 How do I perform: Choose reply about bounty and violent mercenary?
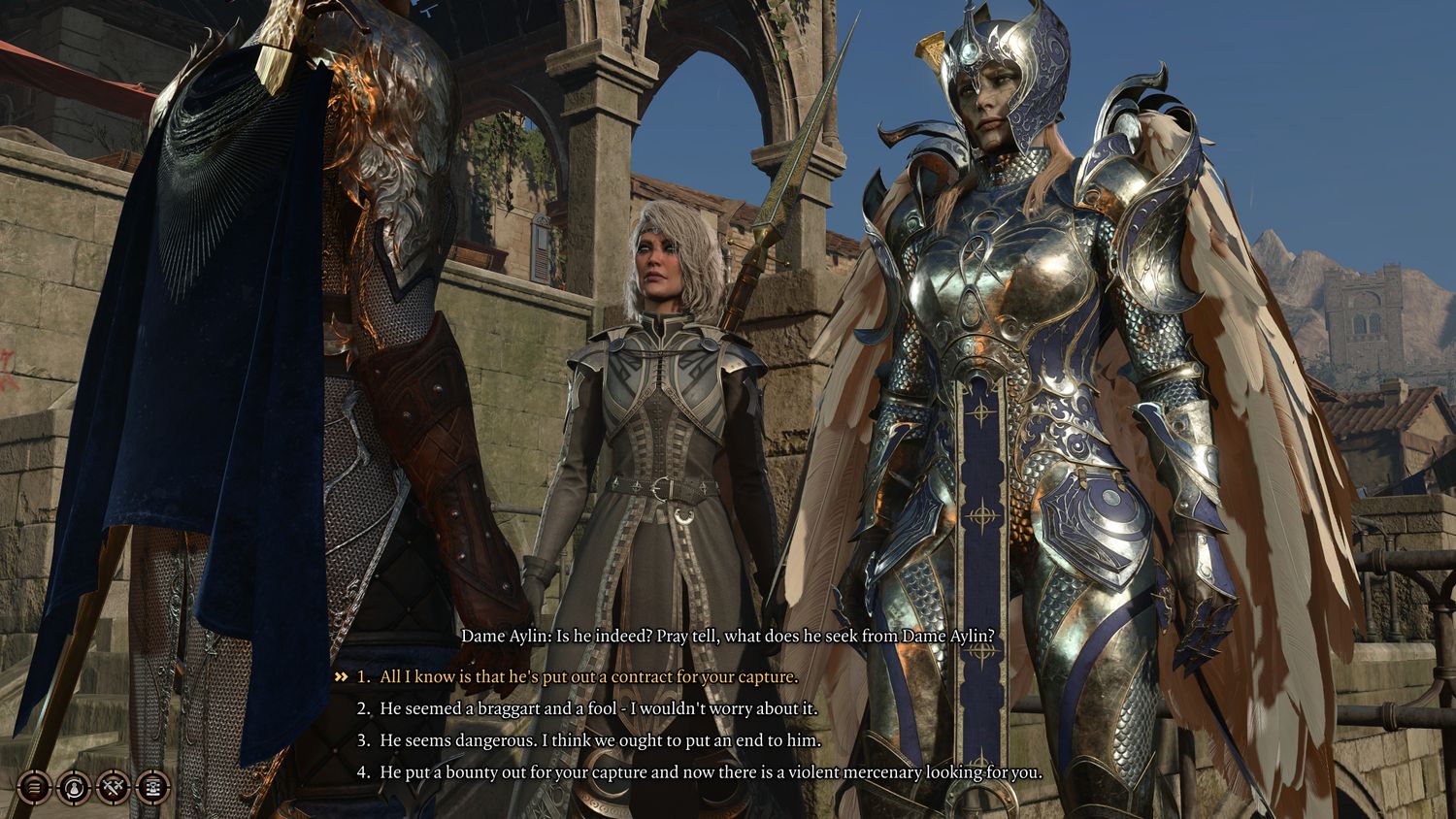coord(711,772)
